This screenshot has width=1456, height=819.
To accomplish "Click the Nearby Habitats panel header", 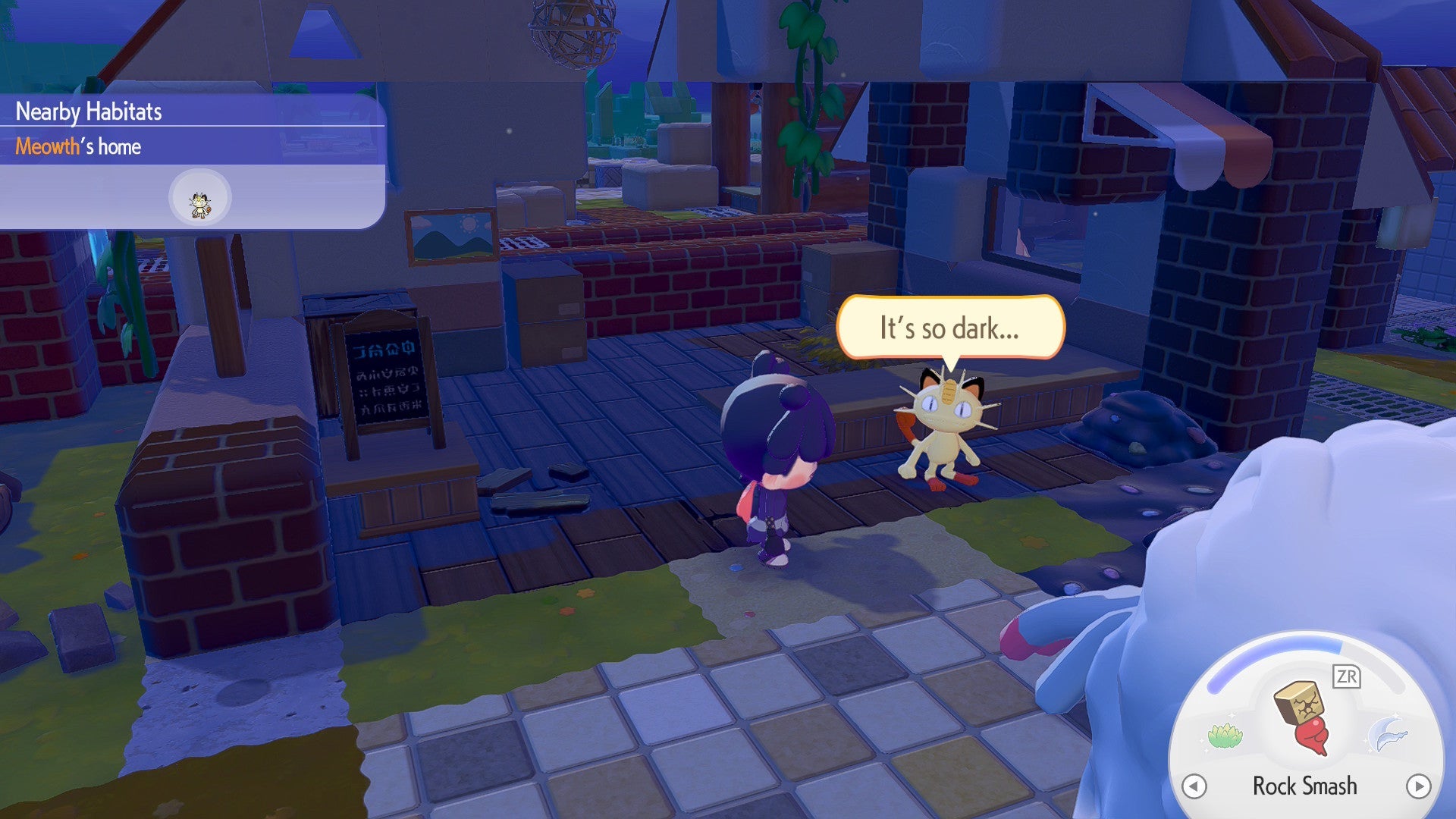I will point(87,111).
